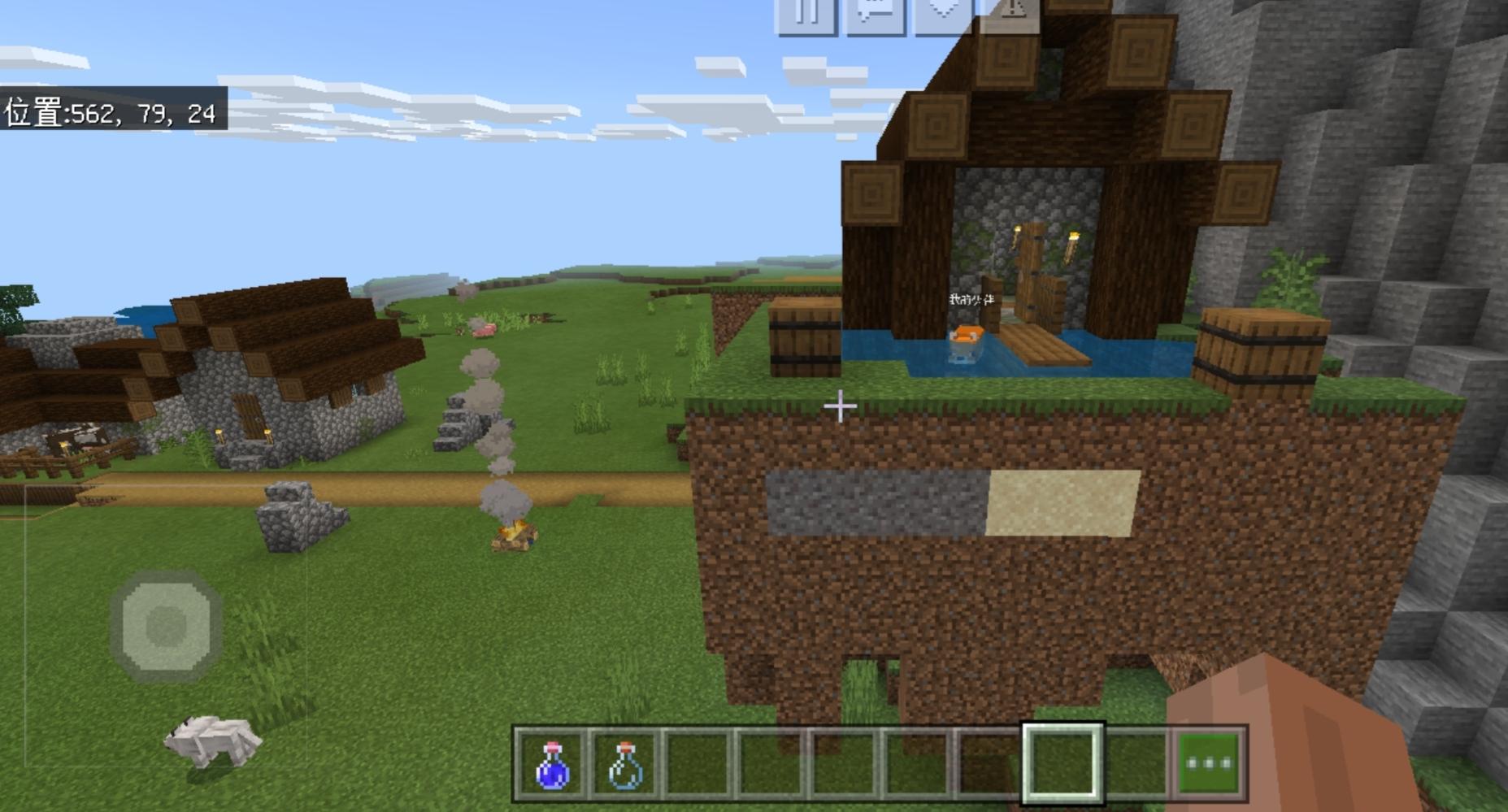The height and width of the screenshot is (812, 1508).
Task: Select the blue water bottle hotbar slot
Action: (552, 764)
